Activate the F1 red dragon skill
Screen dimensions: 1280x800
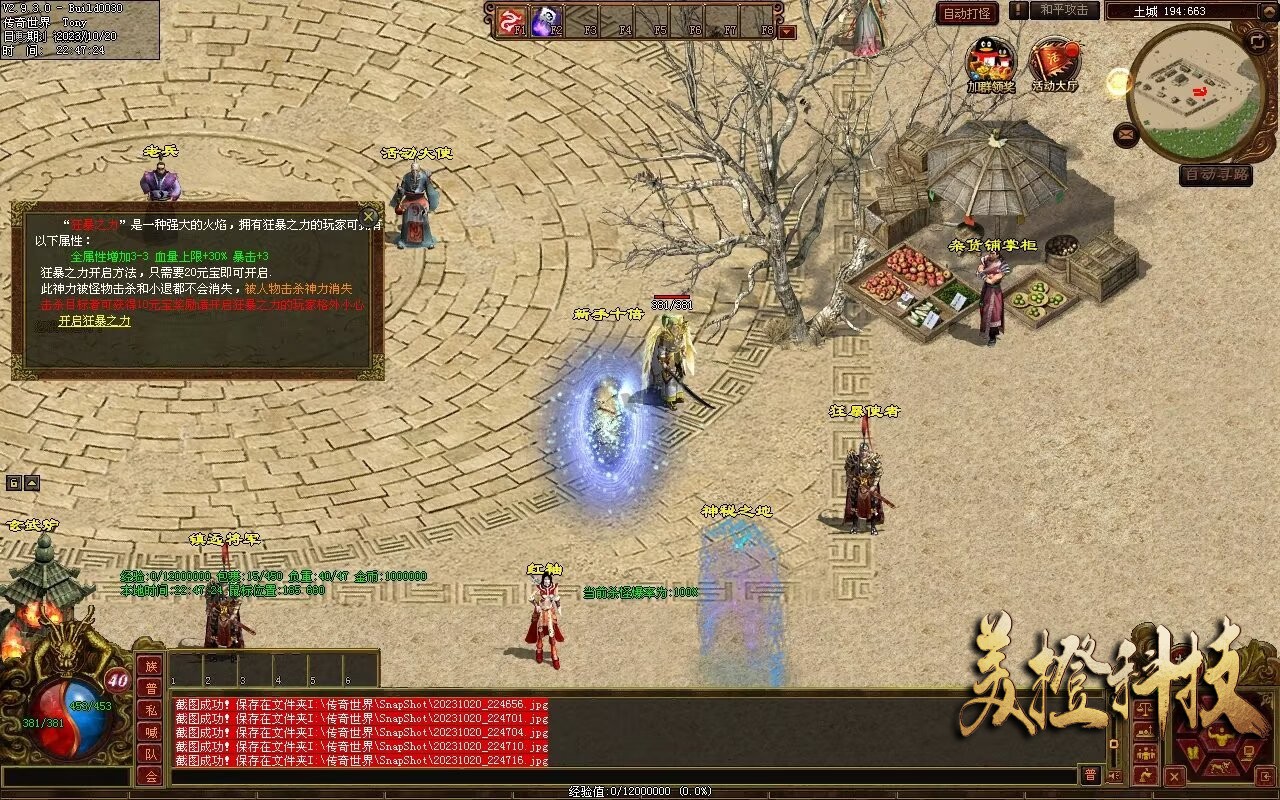(x=512, y=20)
